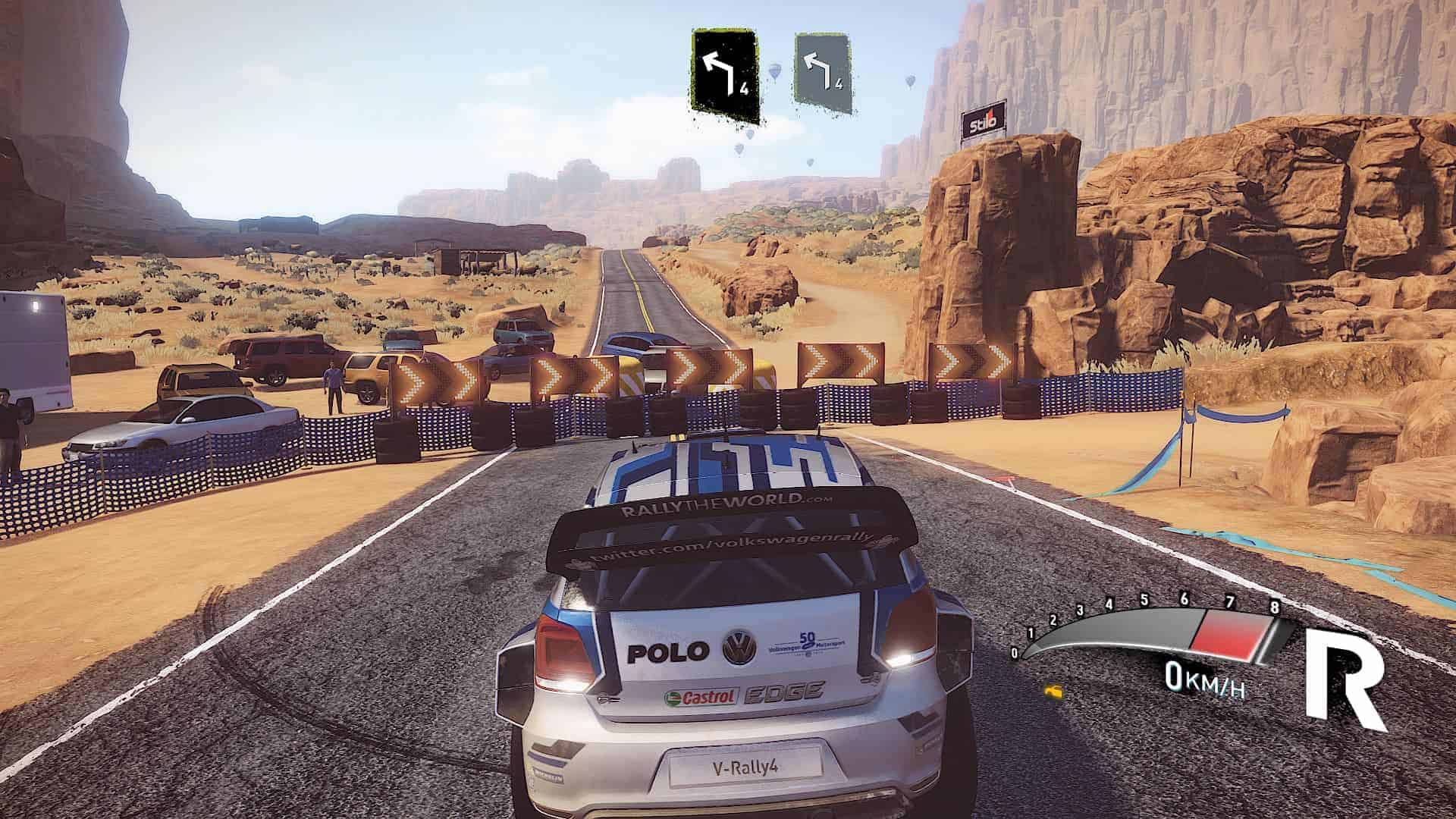Select the orange engine warning icon
Screen dimensions: 1456x819
click(x=1053, y=692)
